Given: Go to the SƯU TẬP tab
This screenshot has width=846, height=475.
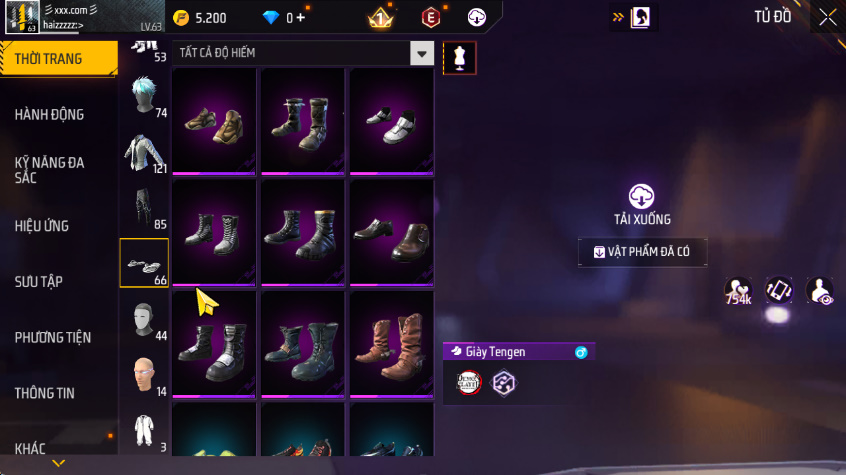Looking at the screenshot, I should pyautogui.click(x=39, y=281).
